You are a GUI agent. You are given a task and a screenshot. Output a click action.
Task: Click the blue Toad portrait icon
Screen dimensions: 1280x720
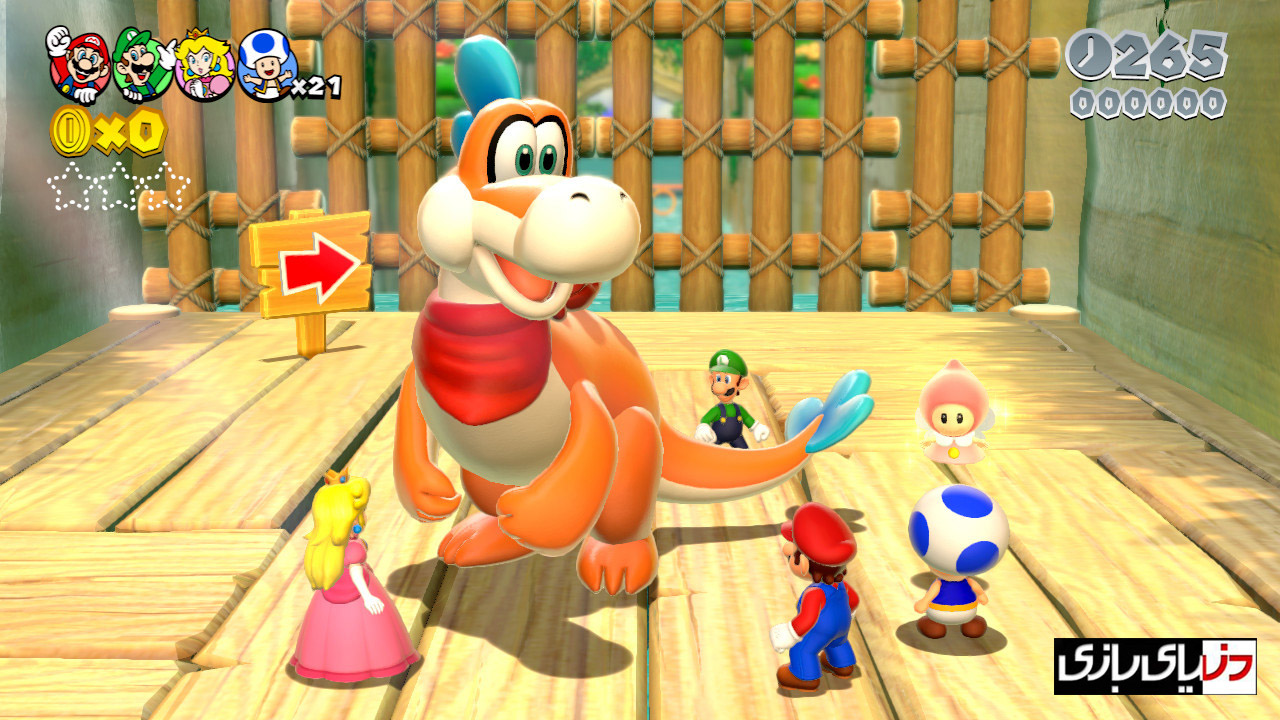[x=268, y=65]
